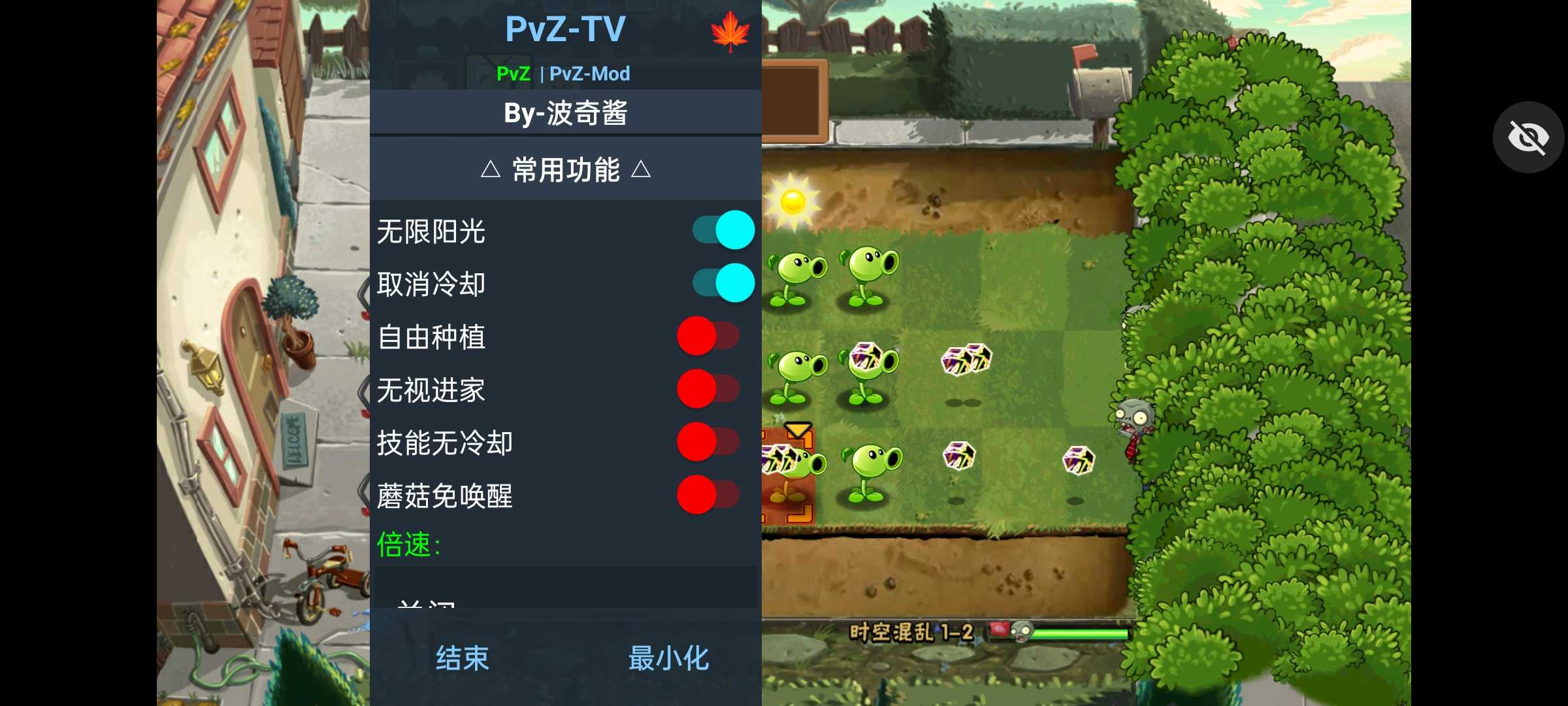Collapse the 常用功能 section

[566, 170]
